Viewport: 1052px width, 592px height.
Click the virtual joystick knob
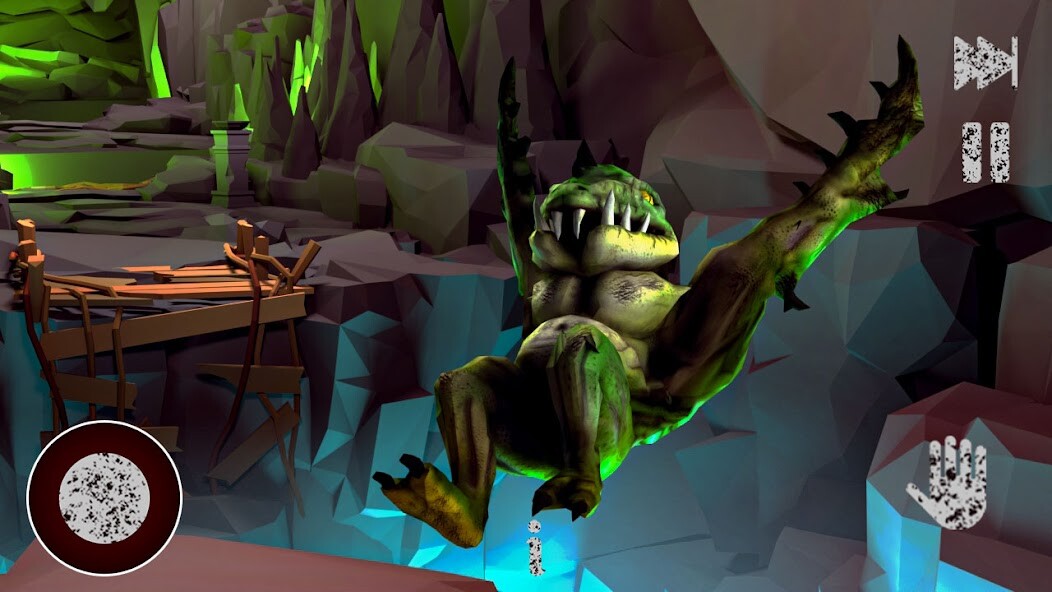(x=104, y=497)
